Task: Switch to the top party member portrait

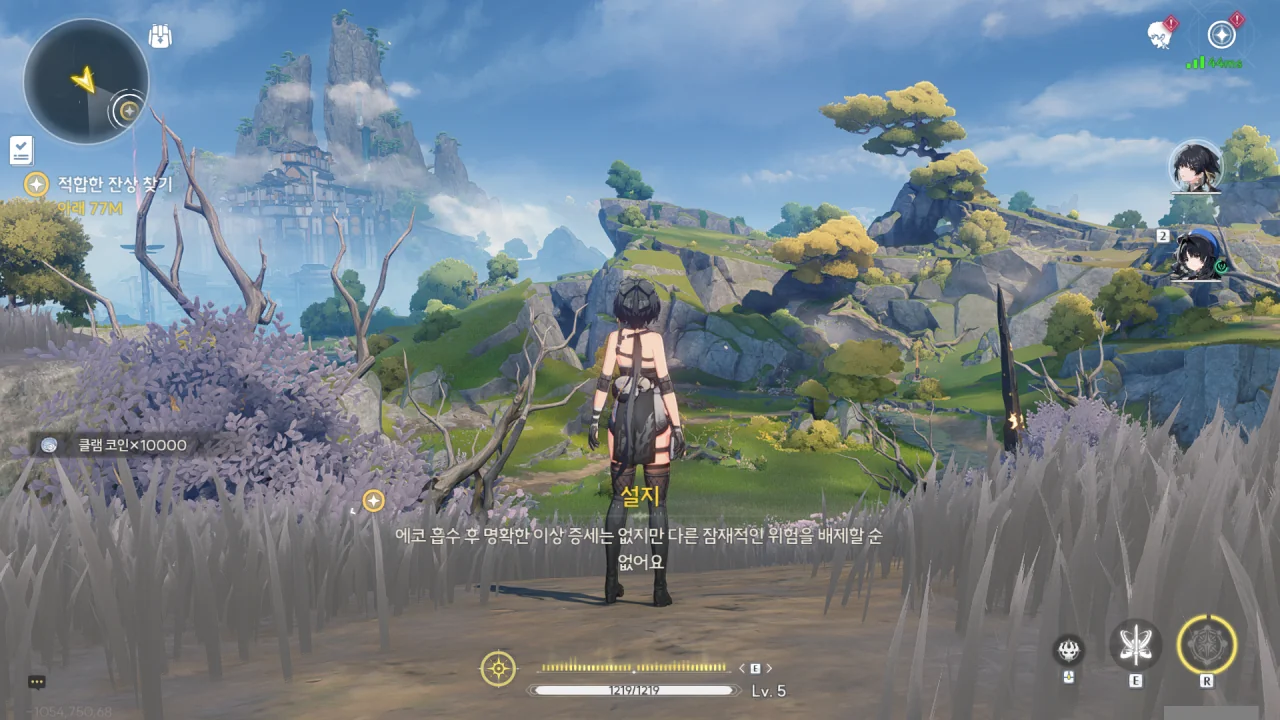Action: click(x=1196, y=167)
